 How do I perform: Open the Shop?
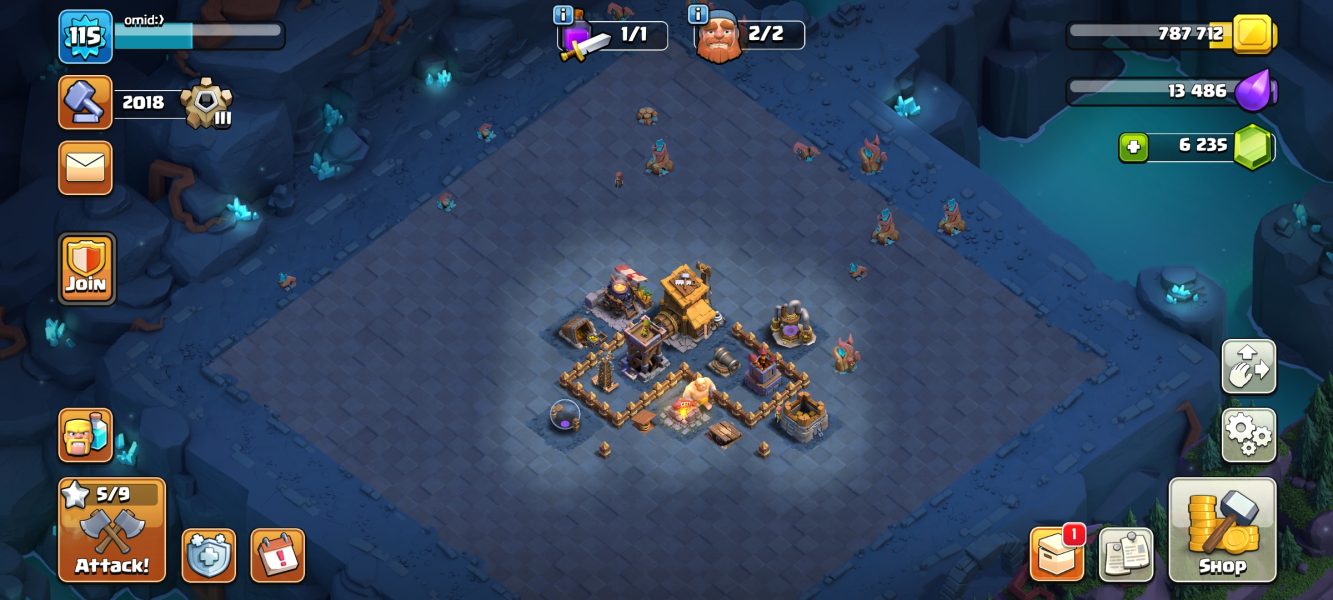(1222, 530)
